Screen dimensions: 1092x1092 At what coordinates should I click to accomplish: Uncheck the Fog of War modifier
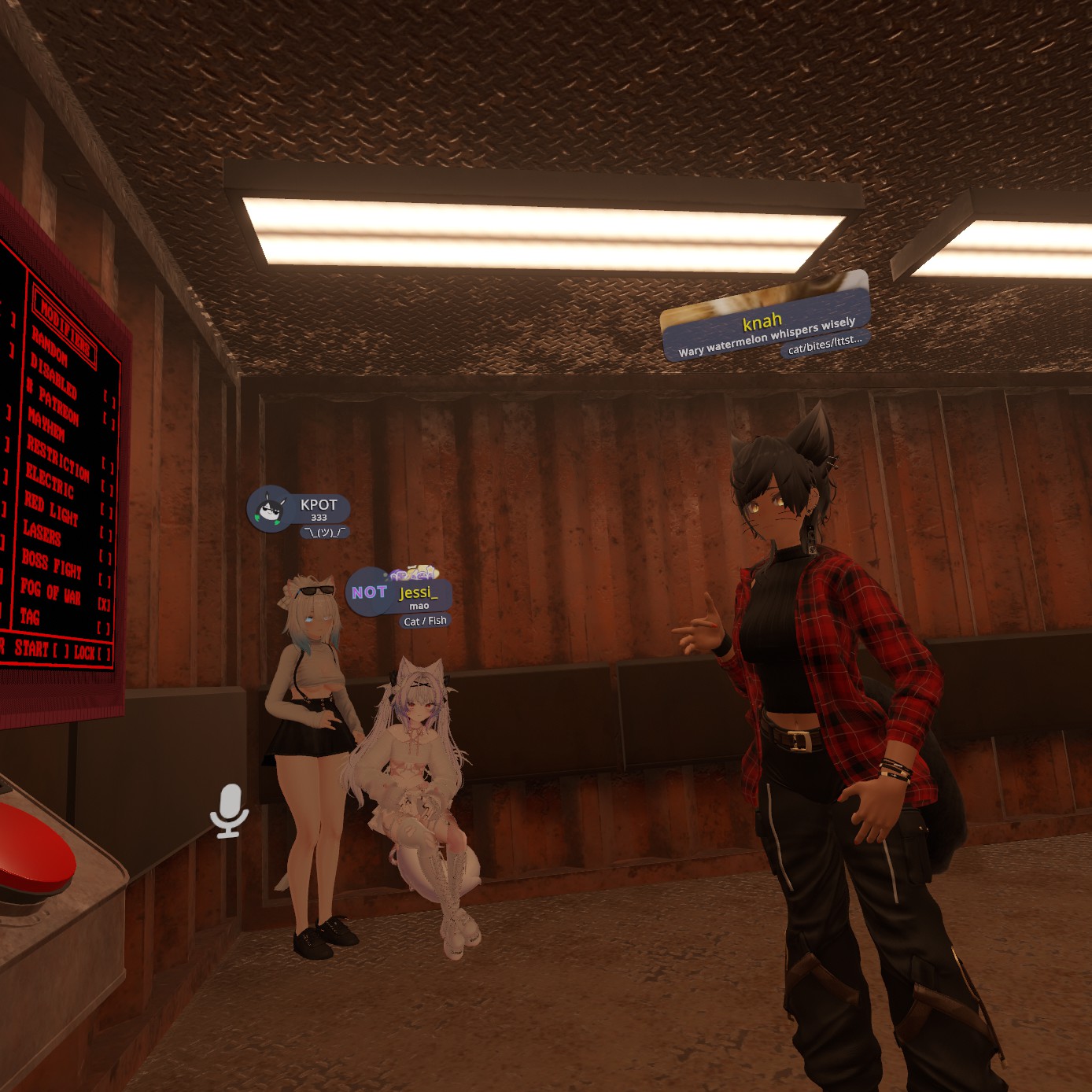104,604
